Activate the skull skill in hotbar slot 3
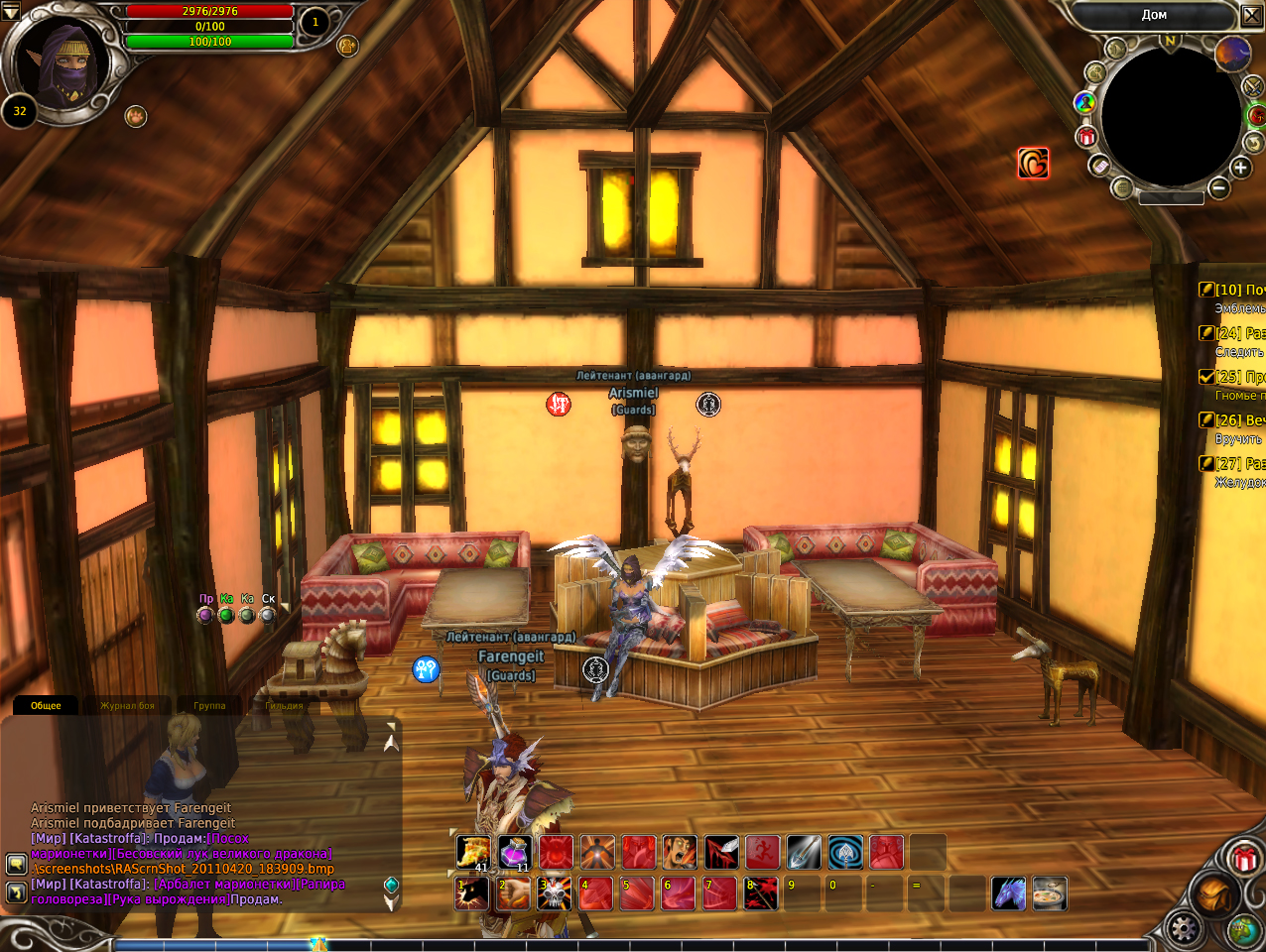This screenshot has width=1266, height=952. click(555, 893)
